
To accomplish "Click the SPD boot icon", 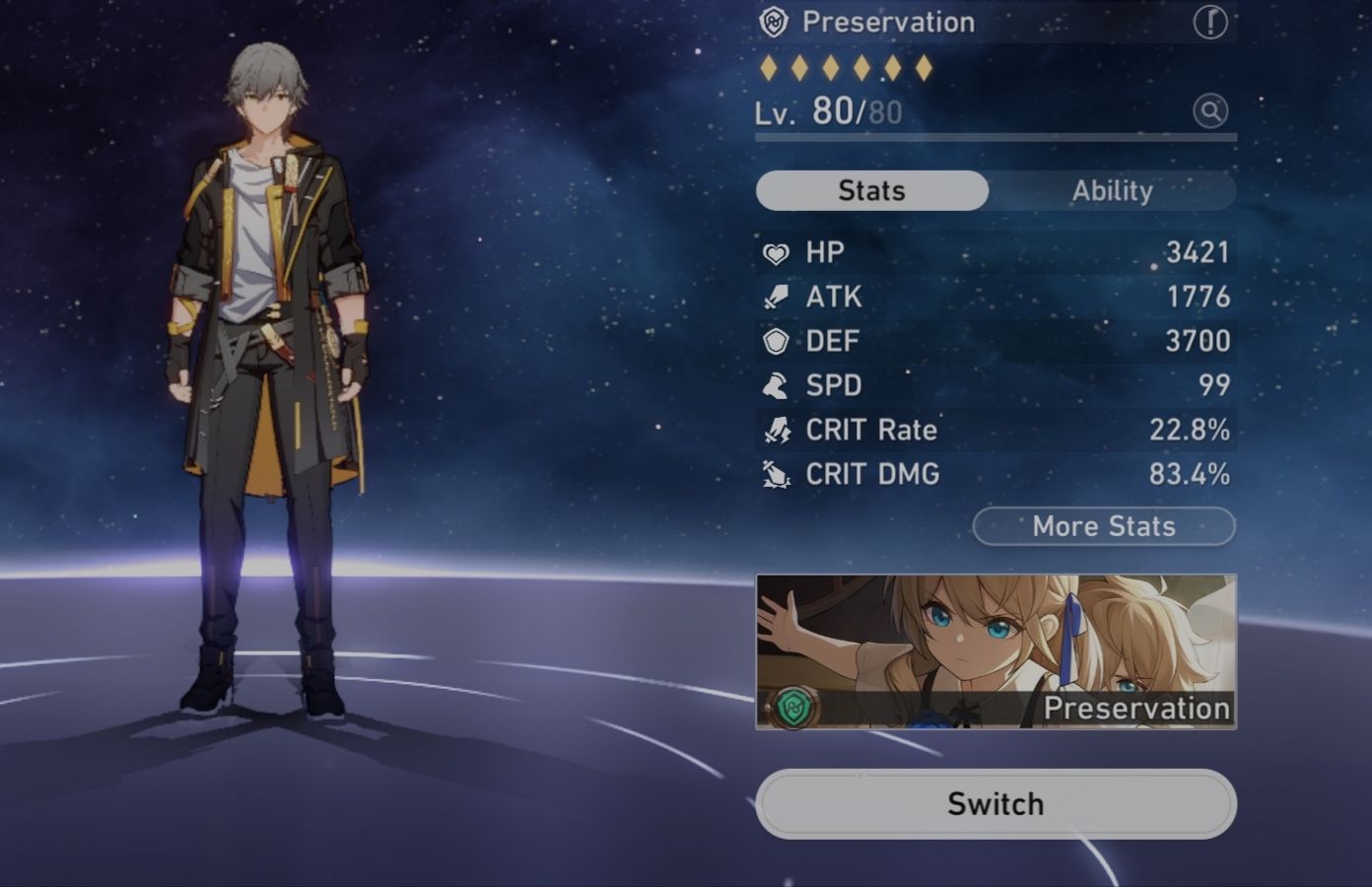I will [777, 385].
